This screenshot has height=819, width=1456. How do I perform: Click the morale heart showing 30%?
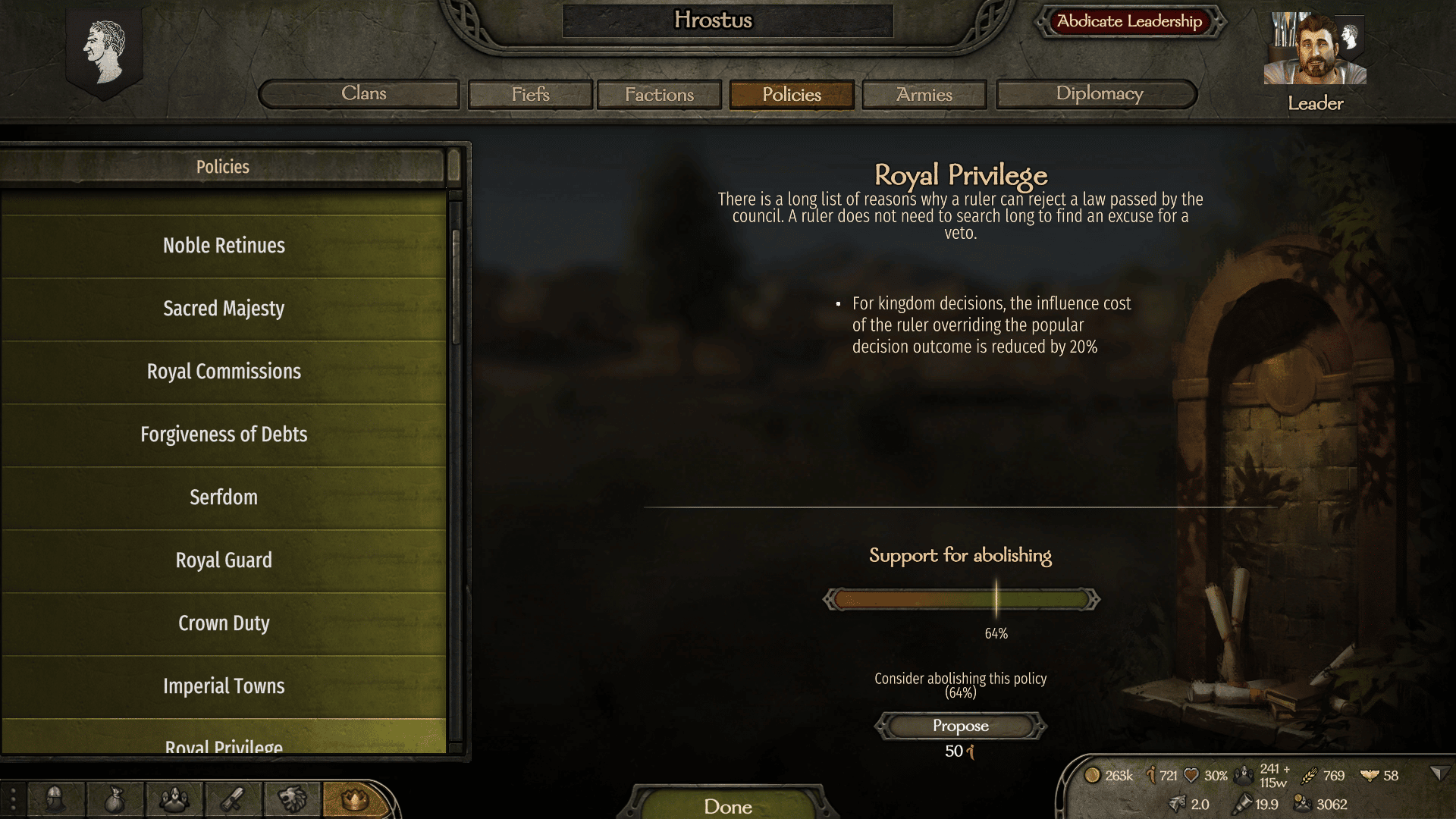point(1191,775)
